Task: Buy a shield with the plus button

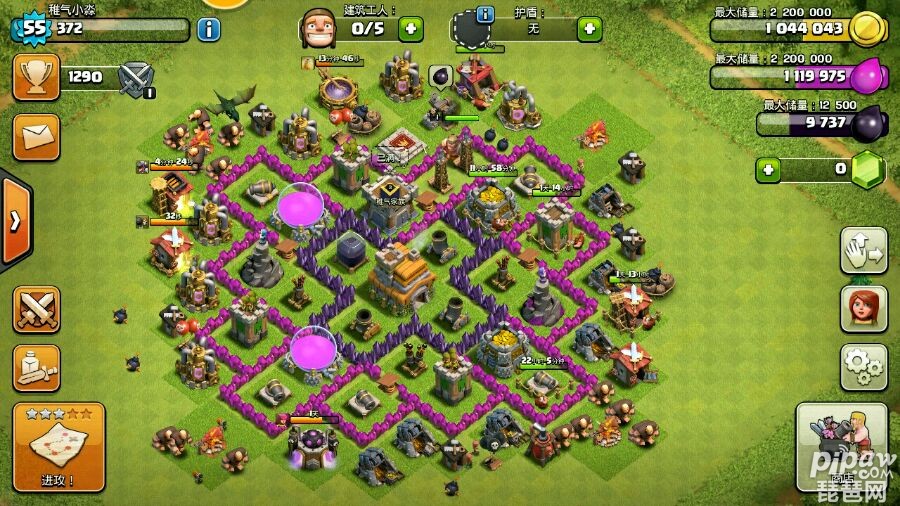Action: (x=588, y=28)
